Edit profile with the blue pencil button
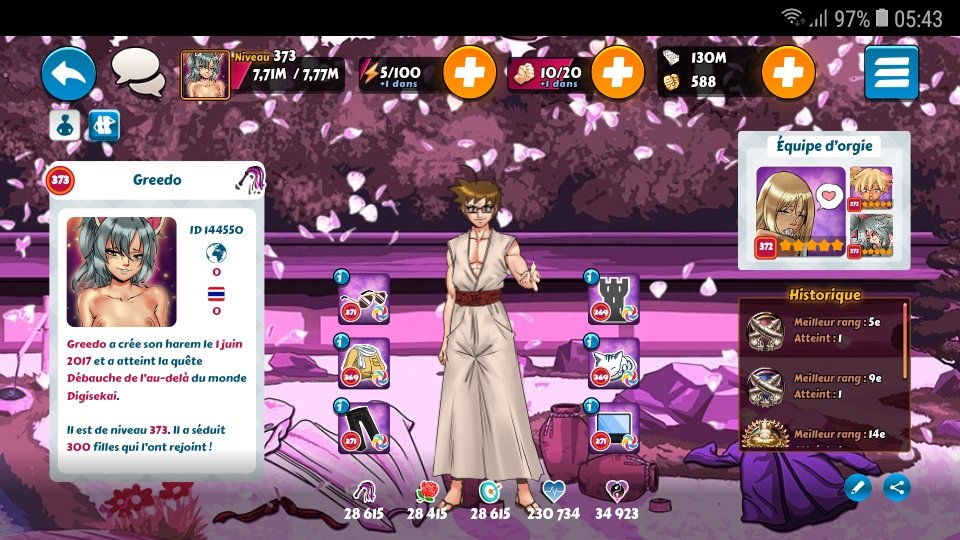Viewport: 960px width, 540px height. click(x=857, y=487)
